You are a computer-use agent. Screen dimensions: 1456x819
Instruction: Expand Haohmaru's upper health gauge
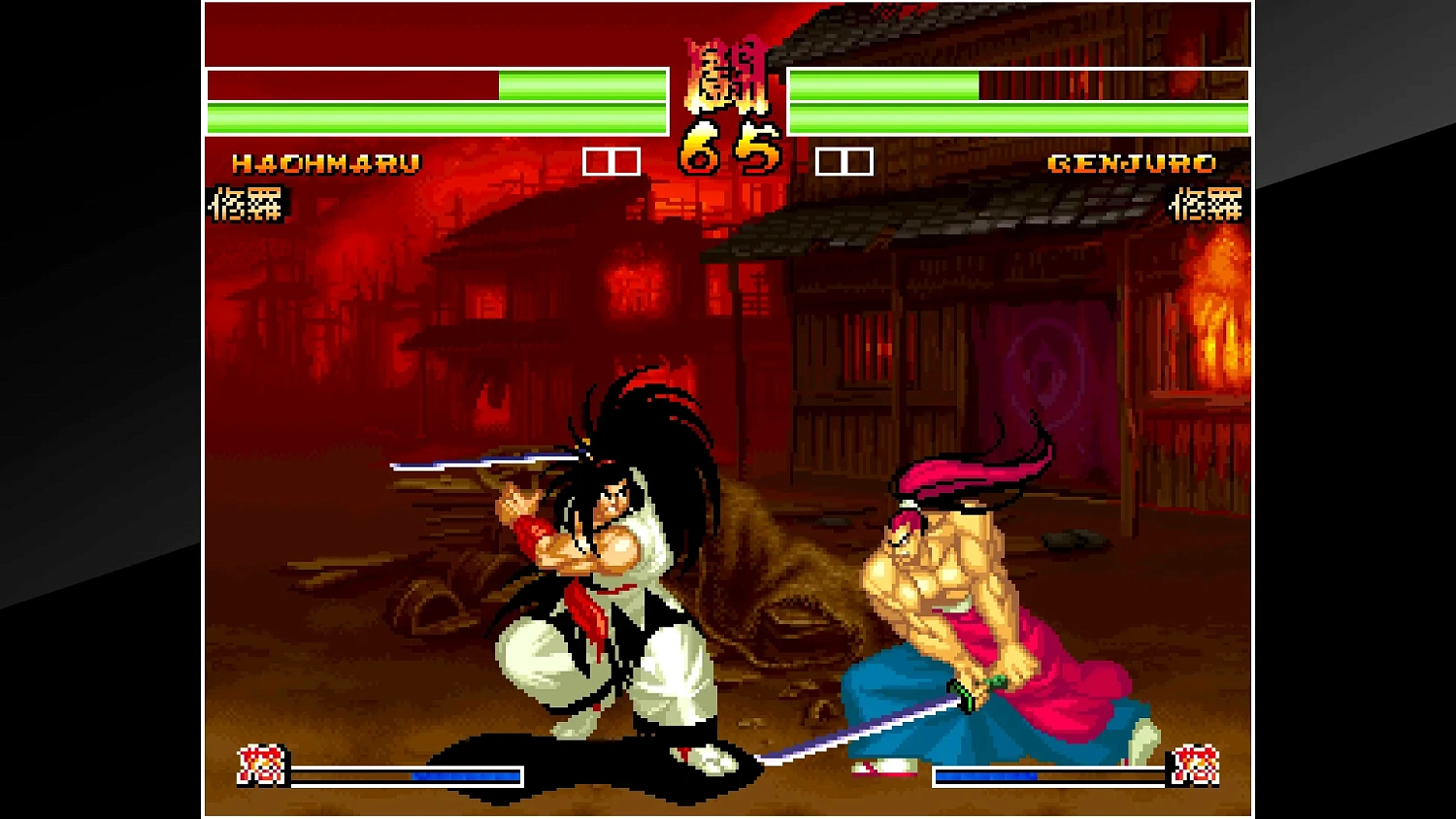(x=437, y=87)
